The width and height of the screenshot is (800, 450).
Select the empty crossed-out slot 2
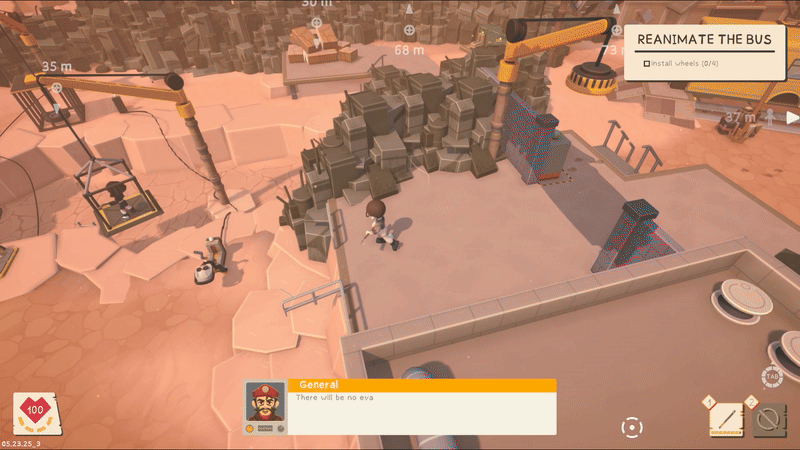point(769,419)
